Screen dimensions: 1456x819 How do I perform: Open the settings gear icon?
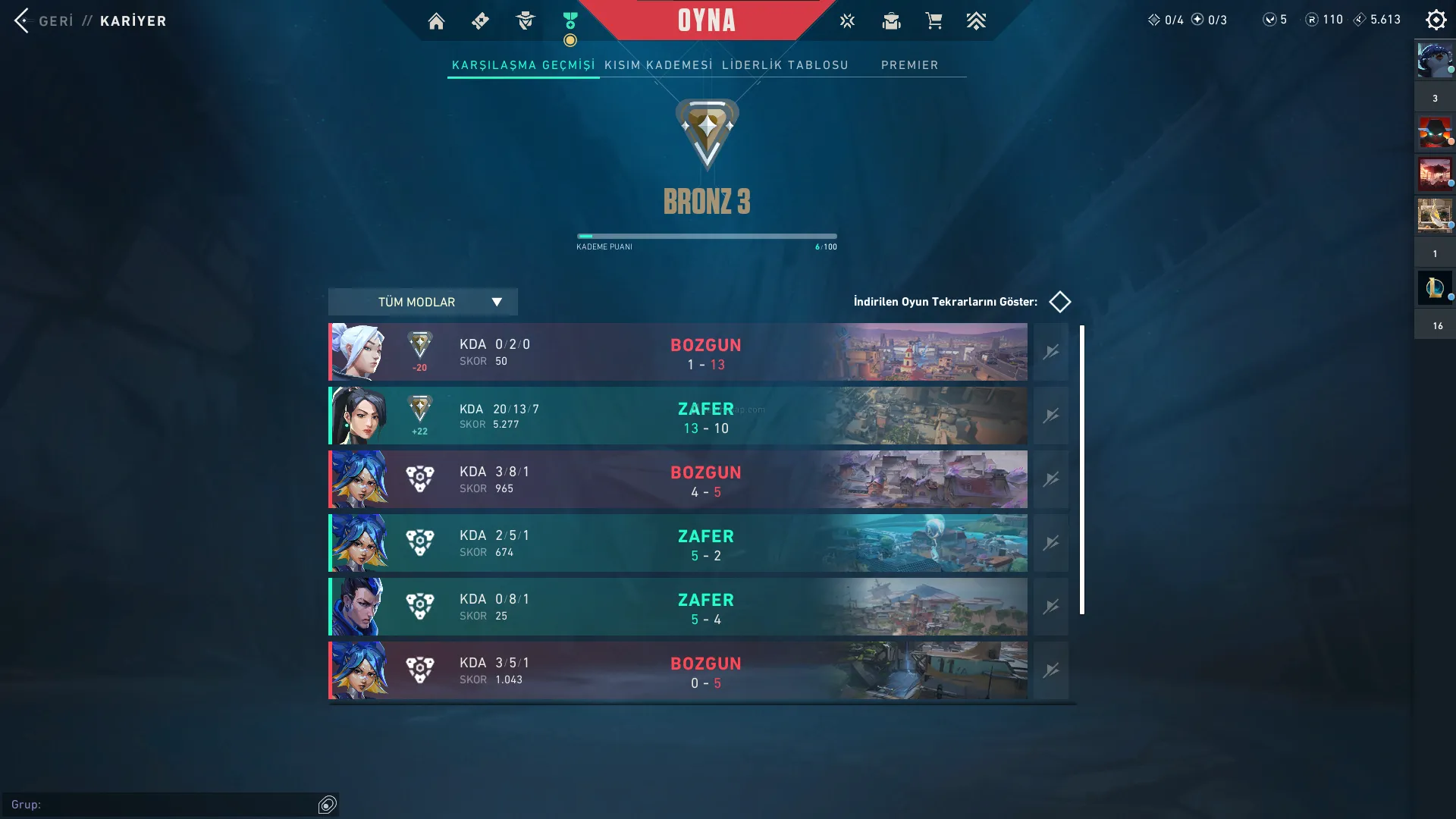tap(1436, 20)
